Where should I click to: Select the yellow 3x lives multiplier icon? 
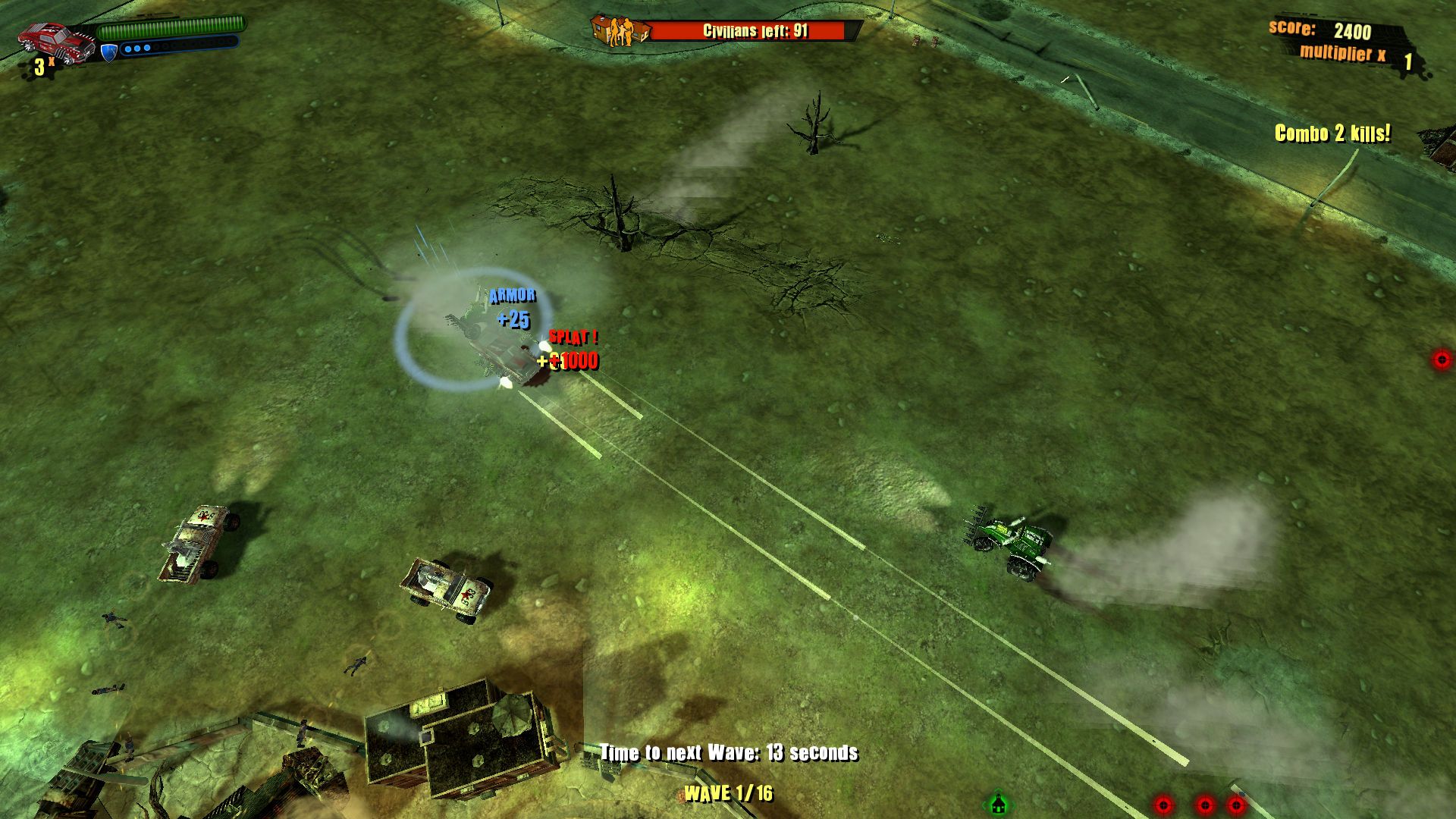click(x=42, y=66)
